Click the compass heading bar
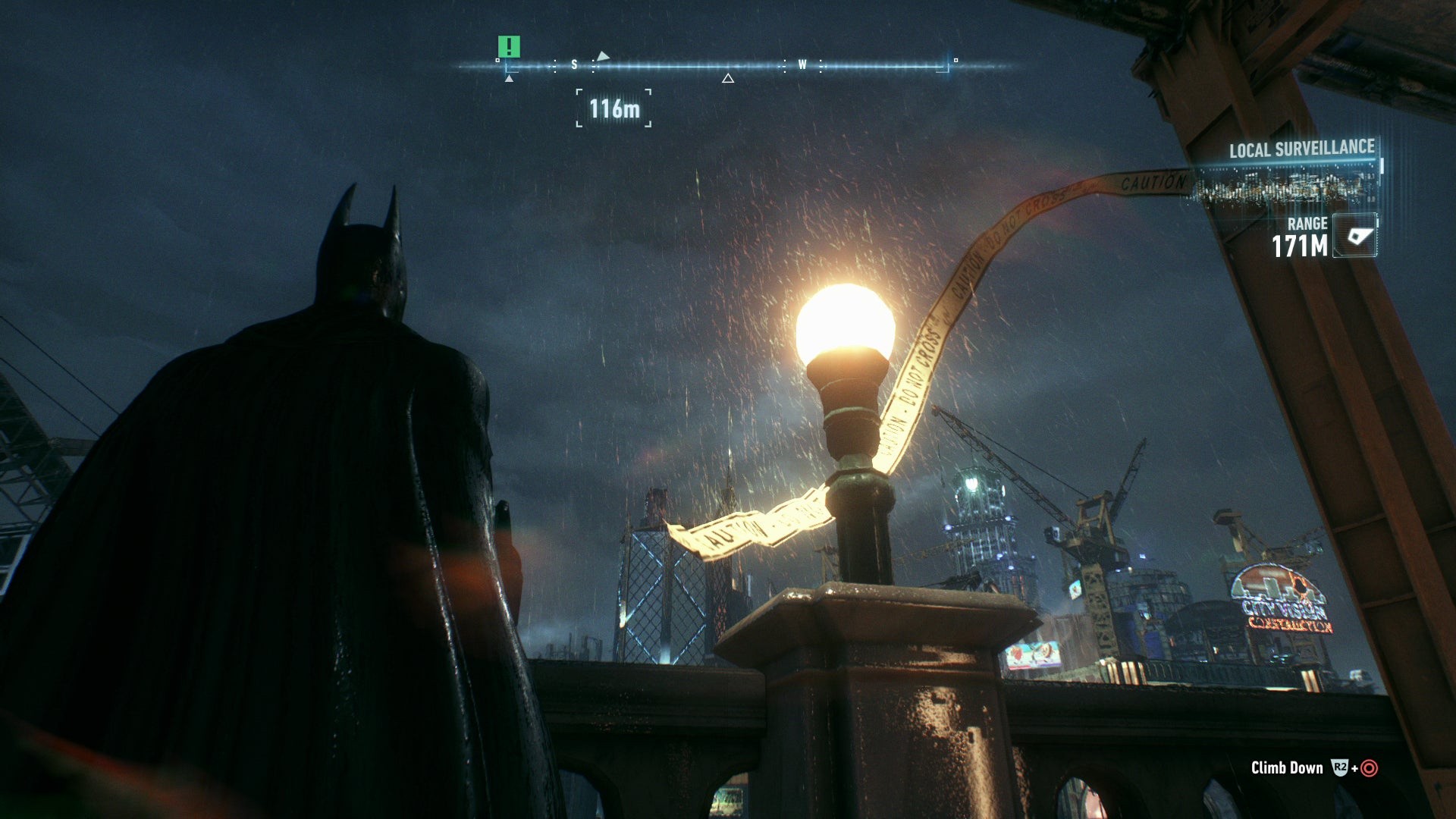Screen dimensions: 1456x819 pos(726,66)
